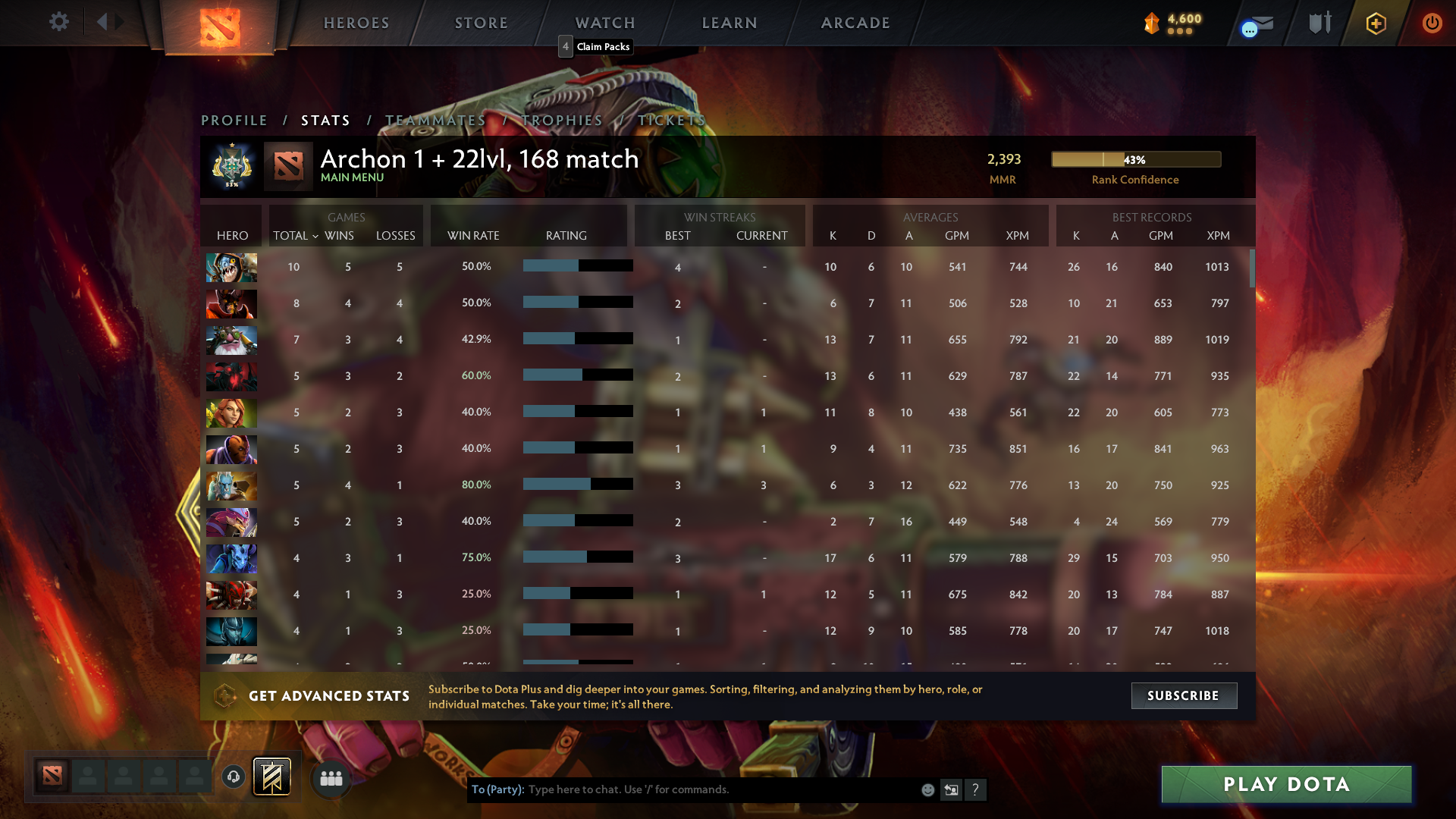Click the chat help question mark icon
Viewport: 1456px width, 819px height.
(x=976, y=789)
